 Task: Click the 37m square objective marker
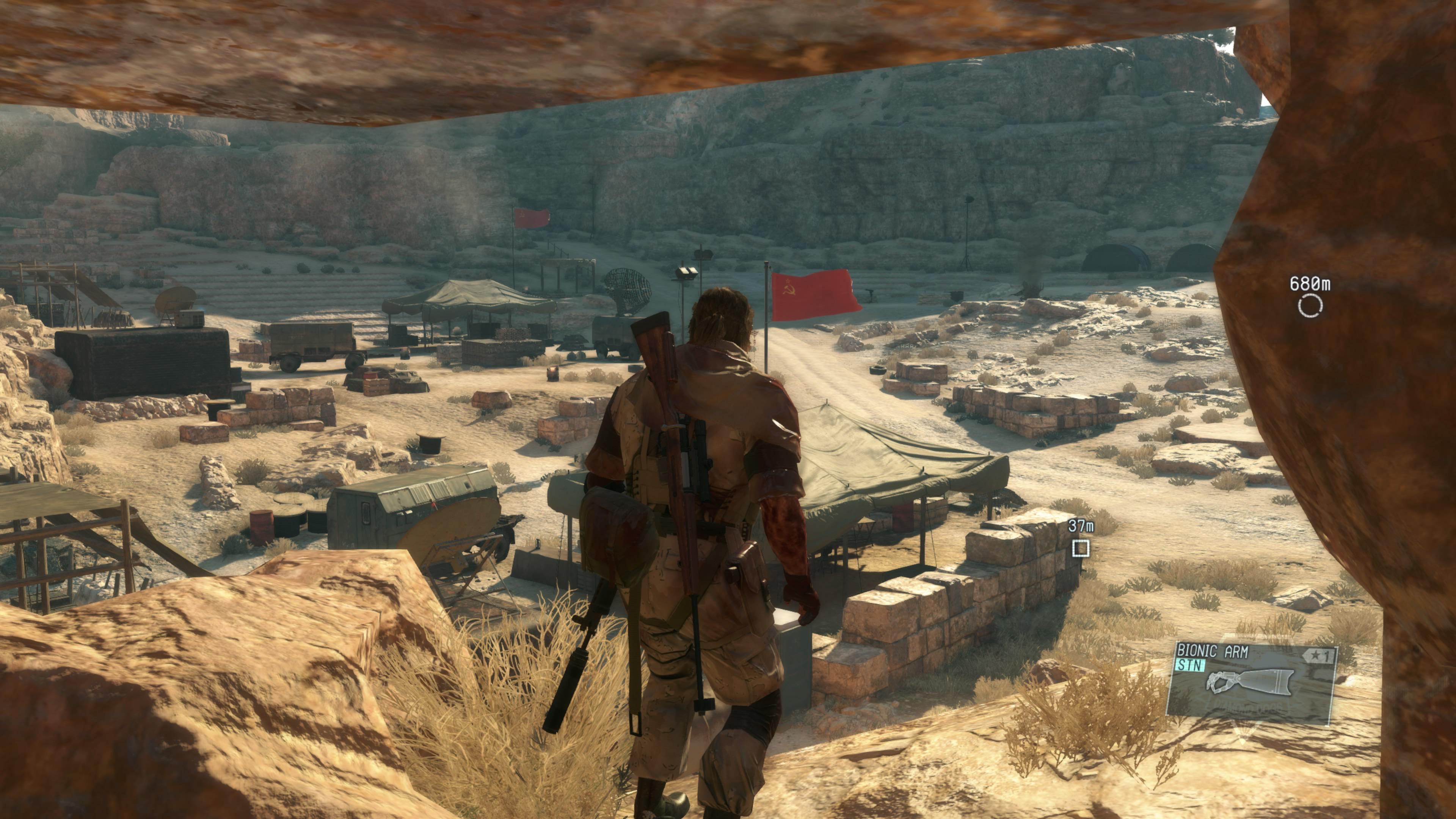(x=1081, y=548)
